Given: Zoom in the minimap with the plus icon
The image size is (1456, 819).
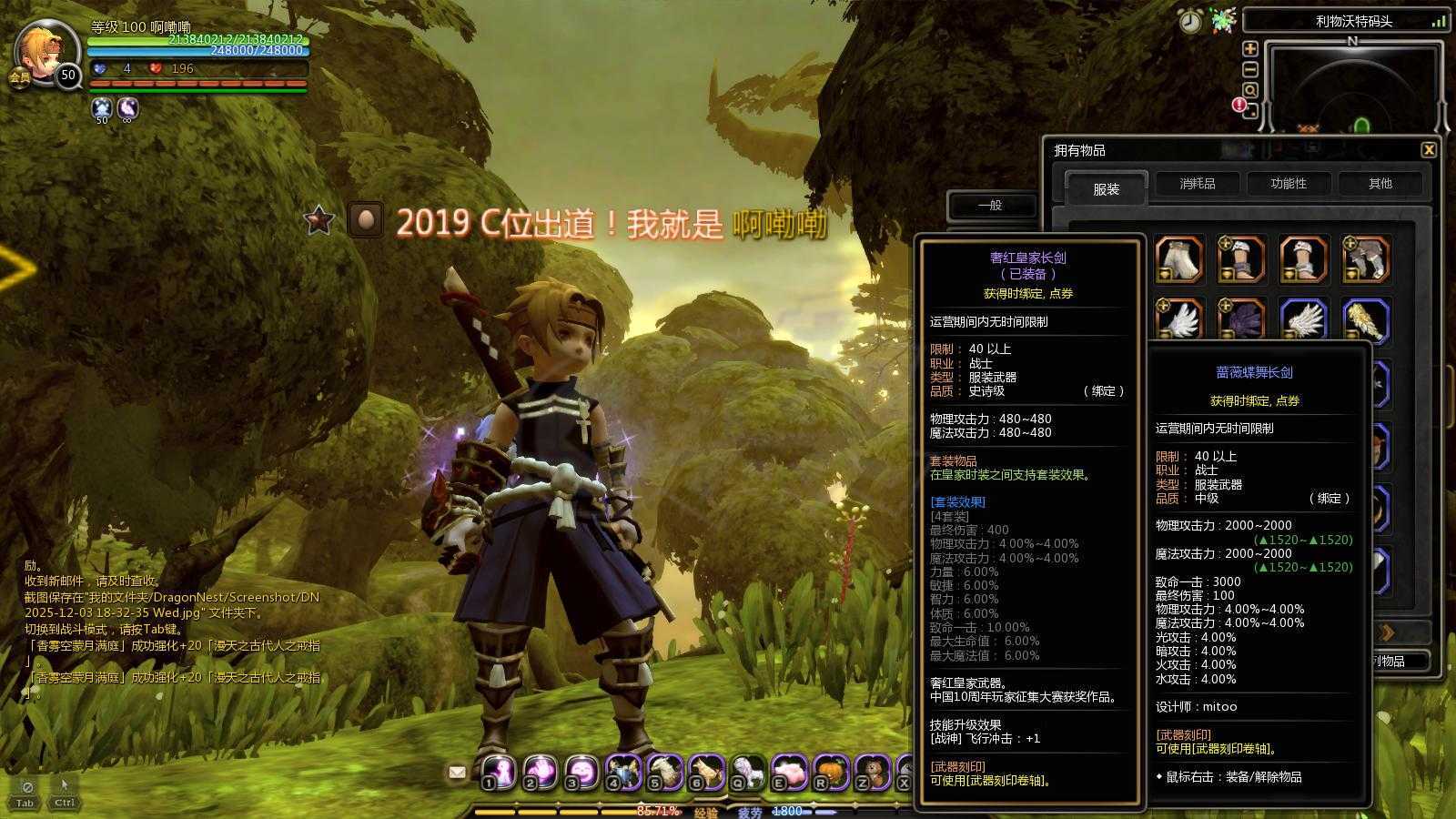Looking at the screenshot, I should click(x=1250, y=50).
